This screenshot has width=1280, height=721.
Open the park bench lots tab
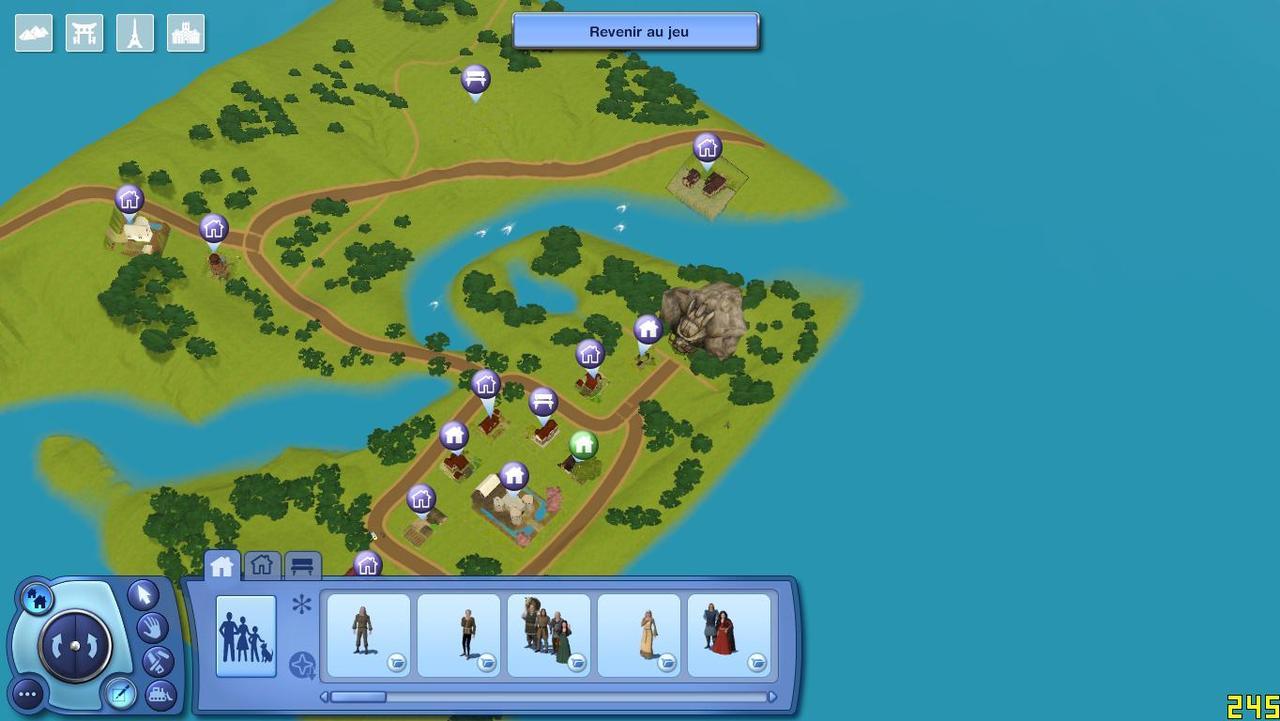(303, 567)
